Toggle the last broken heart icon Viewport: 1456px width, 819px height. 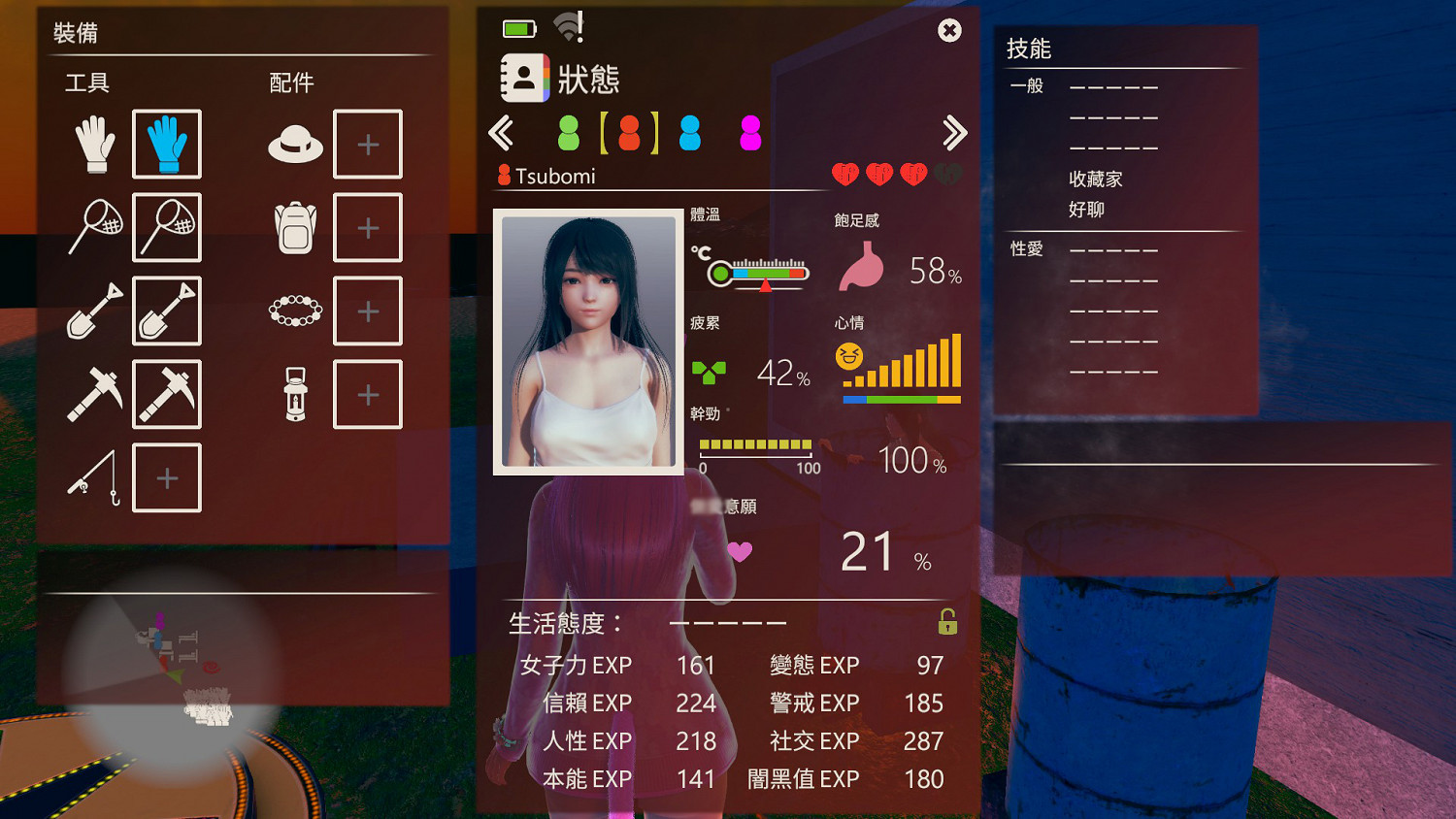pyautogui.click(x=947, y=173)
